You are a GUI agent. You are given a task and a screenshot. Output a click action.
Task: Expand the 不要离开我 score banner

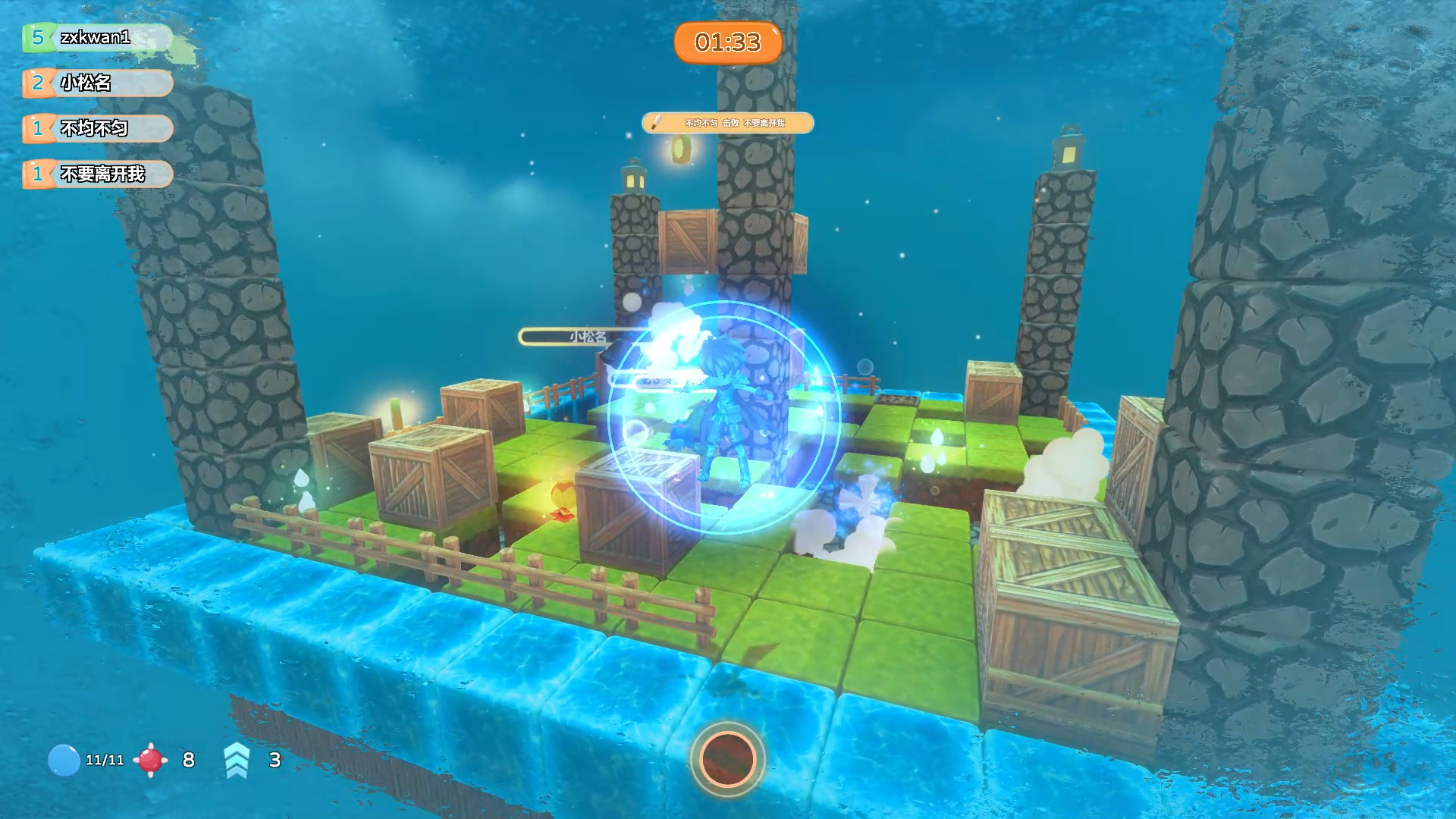tap(96, 174)
